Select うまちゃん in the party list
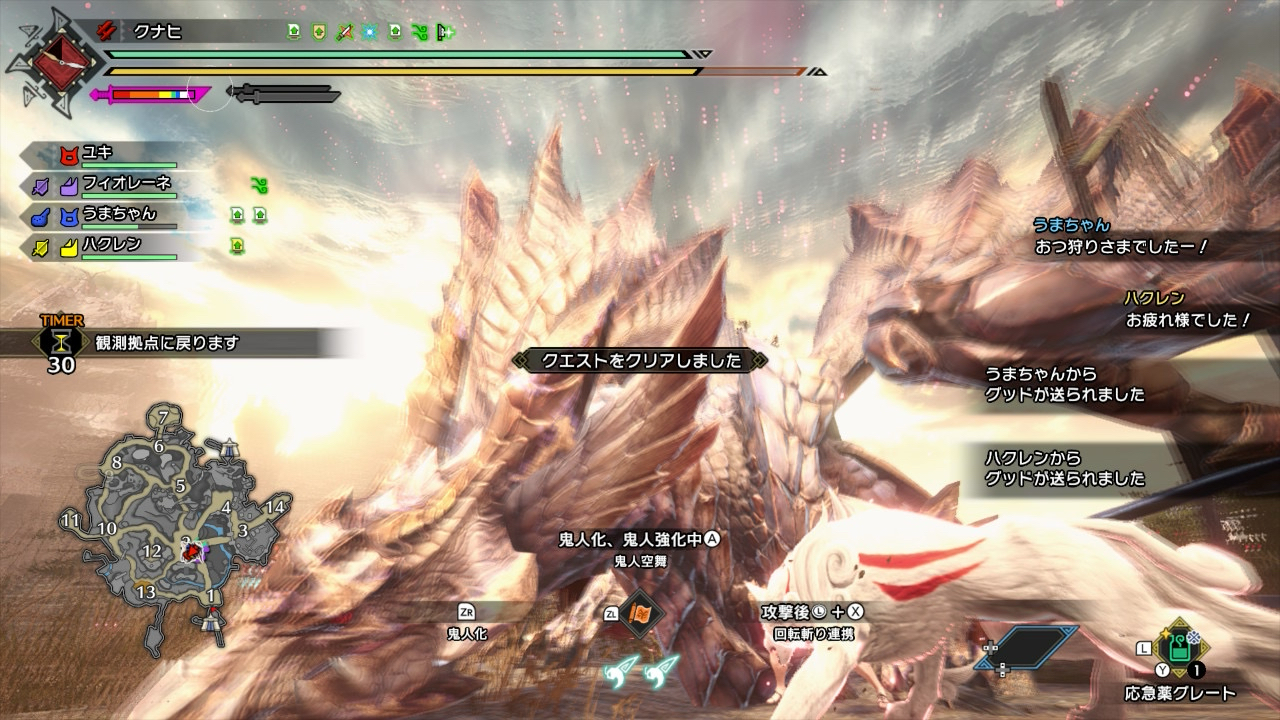1280x720 pixels. click(x=118, y=214)
